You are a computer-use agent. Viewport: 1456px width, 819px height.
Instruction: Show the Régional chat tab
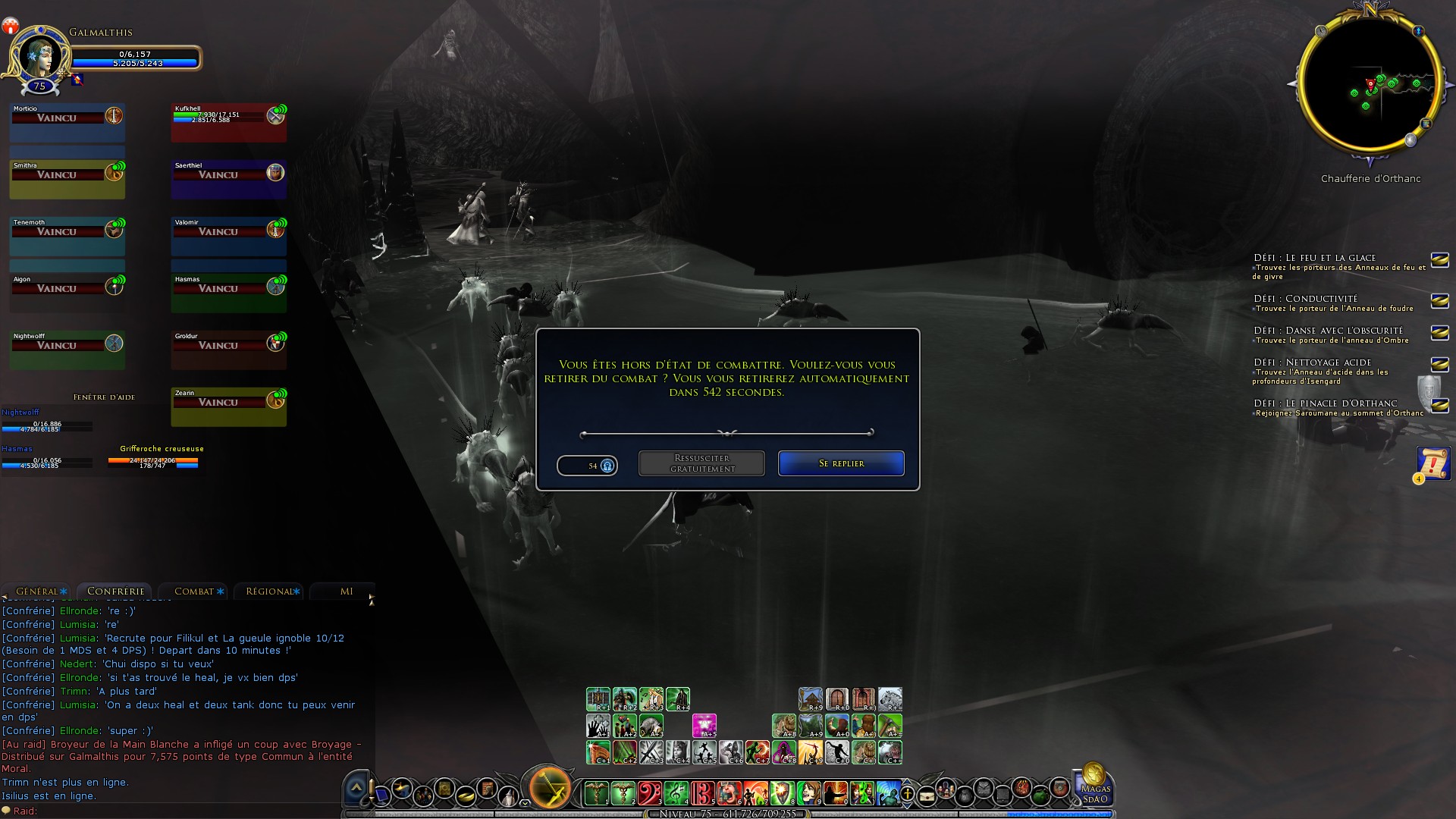[x=270, y=591]
